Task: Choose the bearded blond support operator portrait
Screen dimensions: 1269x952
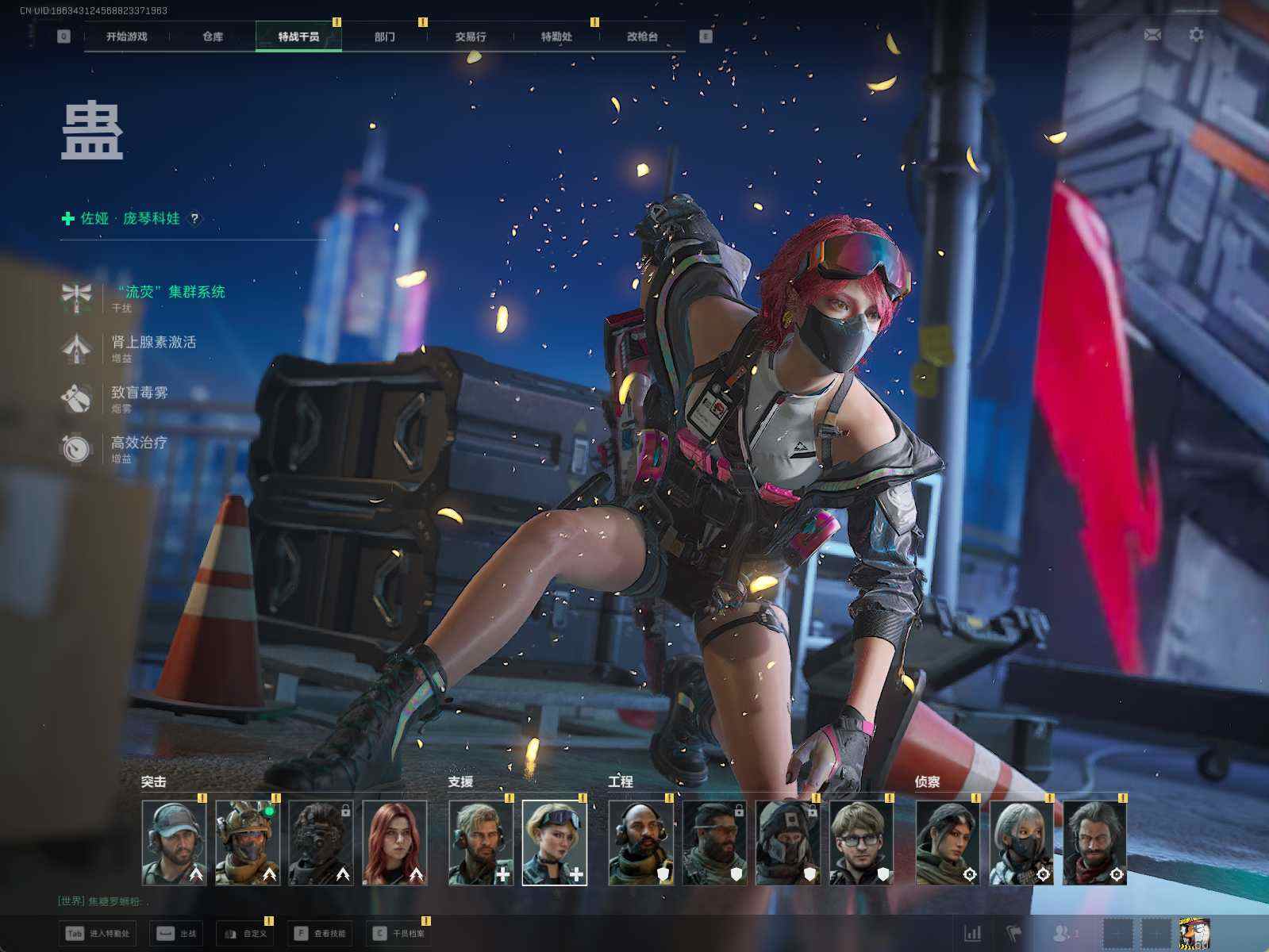Action: pyautogui.click(x=480, y=843)
